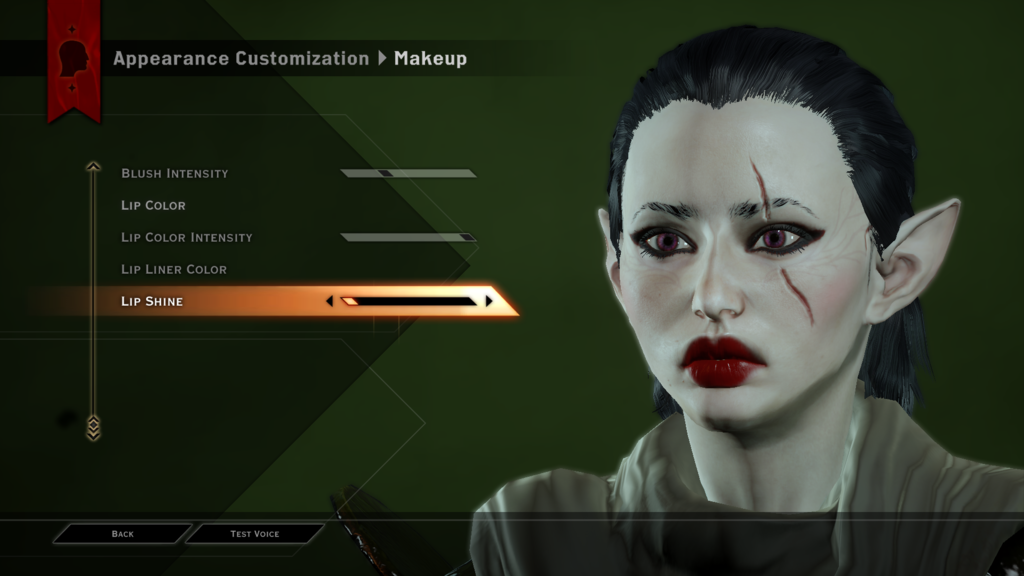The image size is (1024, 576).
Task: Click the list's scroll-up arrow
Action: coord(93,167)
